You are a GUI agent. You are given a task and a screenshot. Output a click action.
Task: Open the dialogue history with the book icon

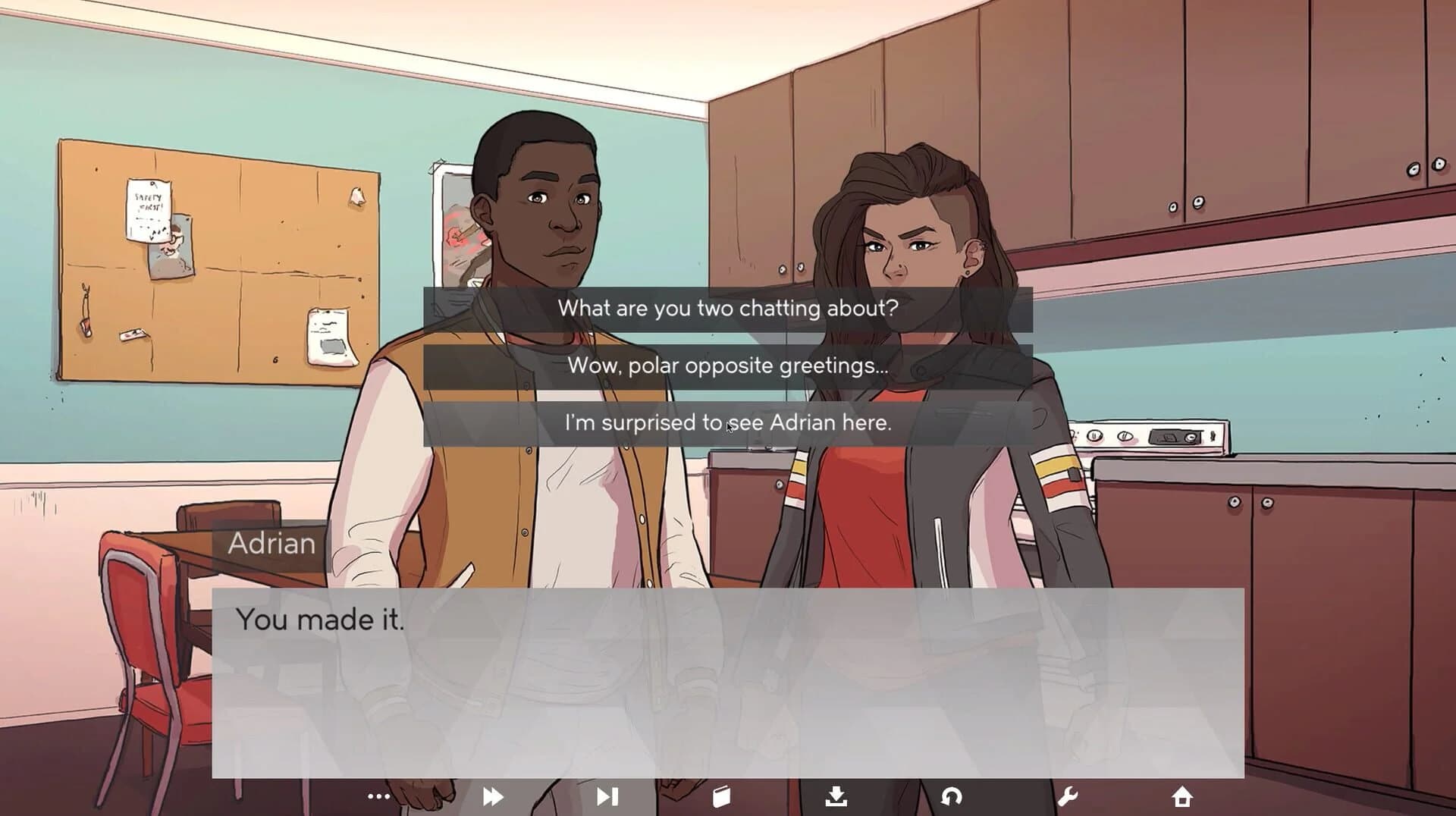722,796
